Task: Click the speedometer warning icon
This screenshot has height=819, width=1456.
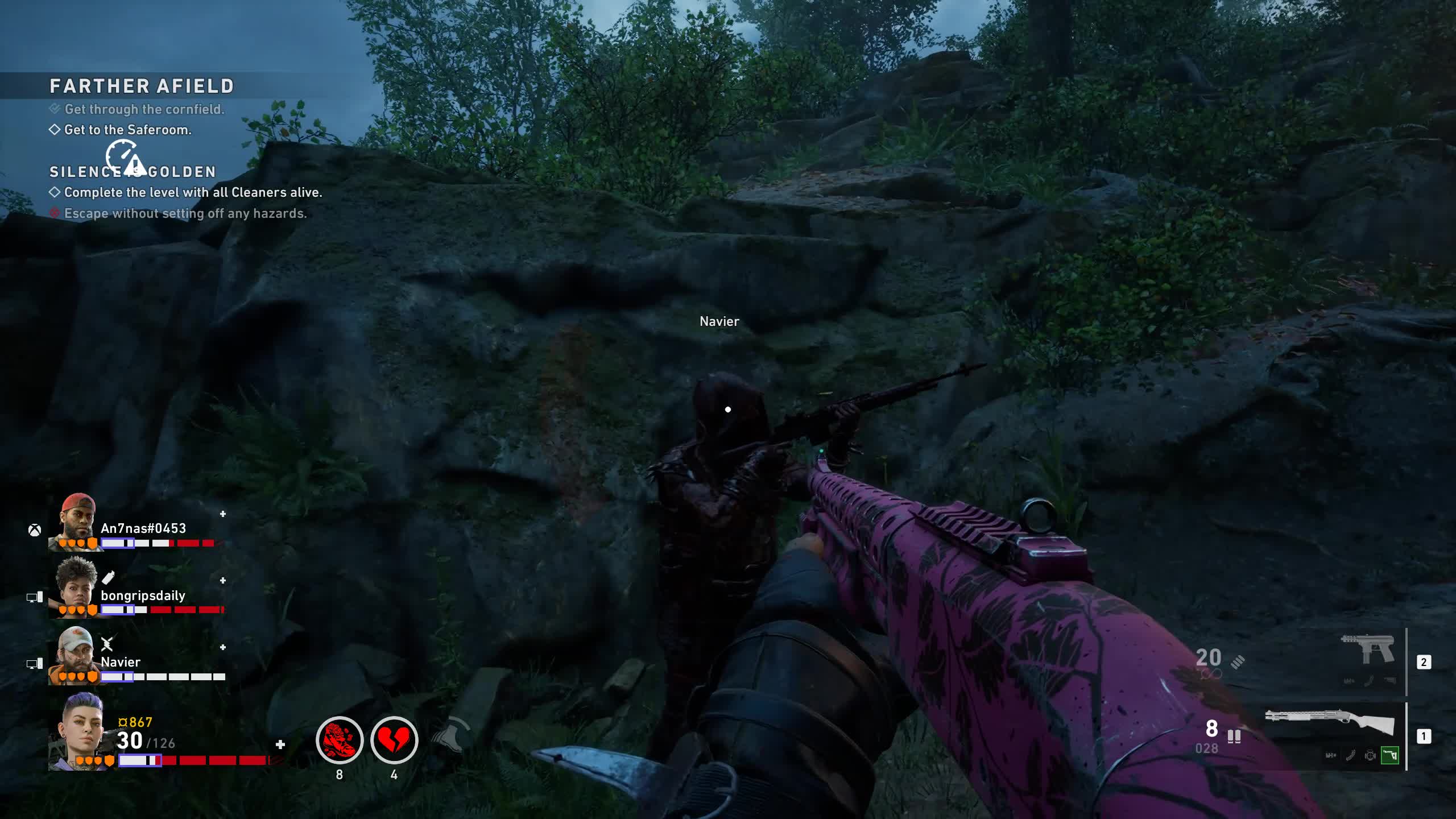Action: [x=125, y=158]
